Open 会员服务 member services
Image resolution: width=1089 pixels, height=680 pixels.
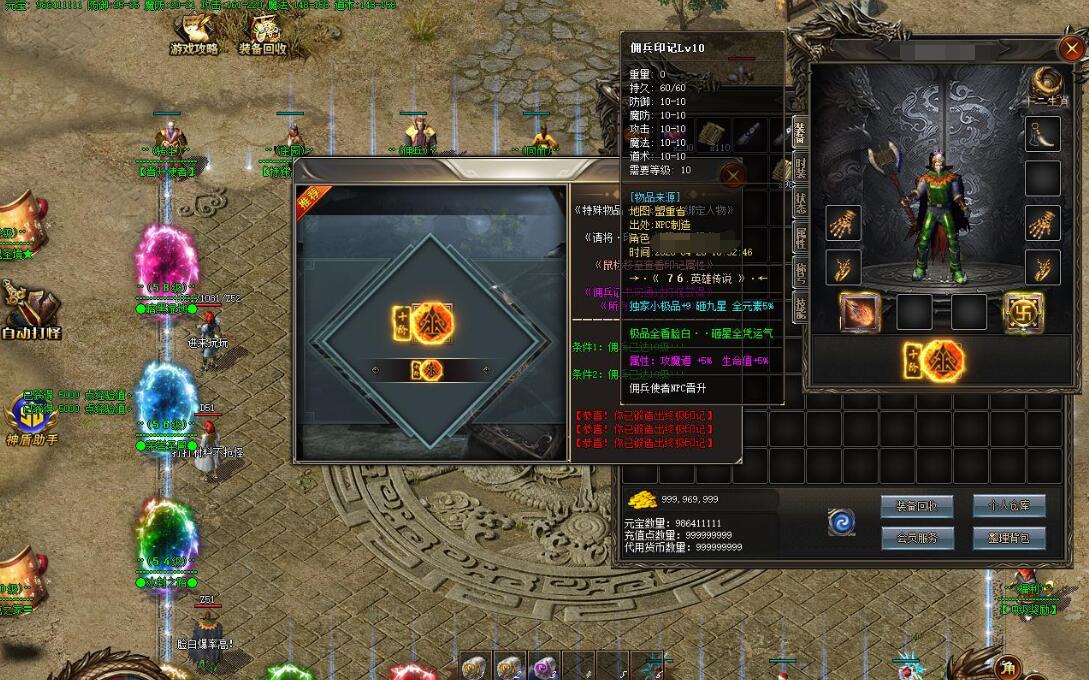(x=917, y=538)
